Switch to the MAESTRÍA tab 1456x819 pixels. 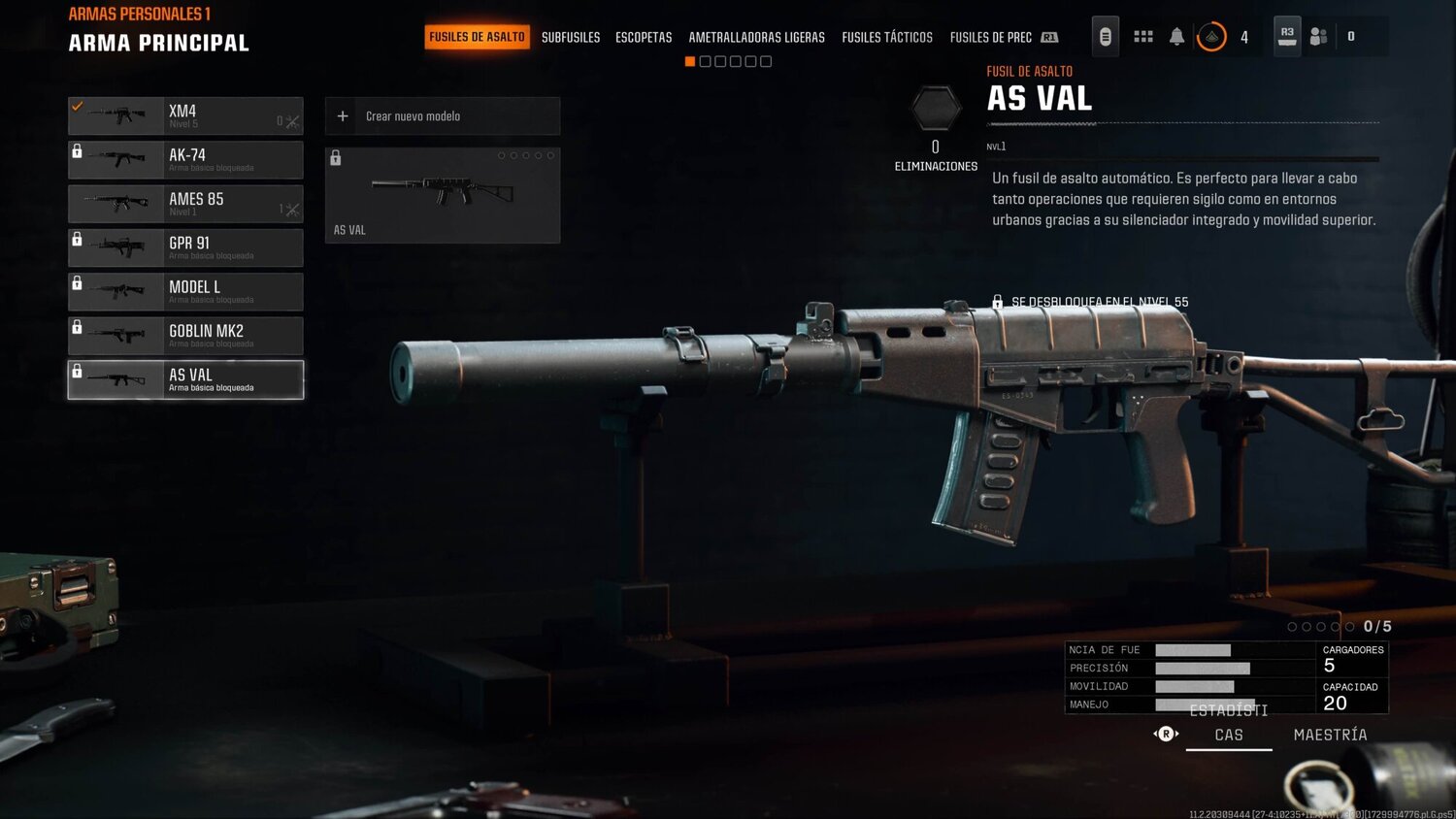pyautogui.click(x=1331, y=735)
